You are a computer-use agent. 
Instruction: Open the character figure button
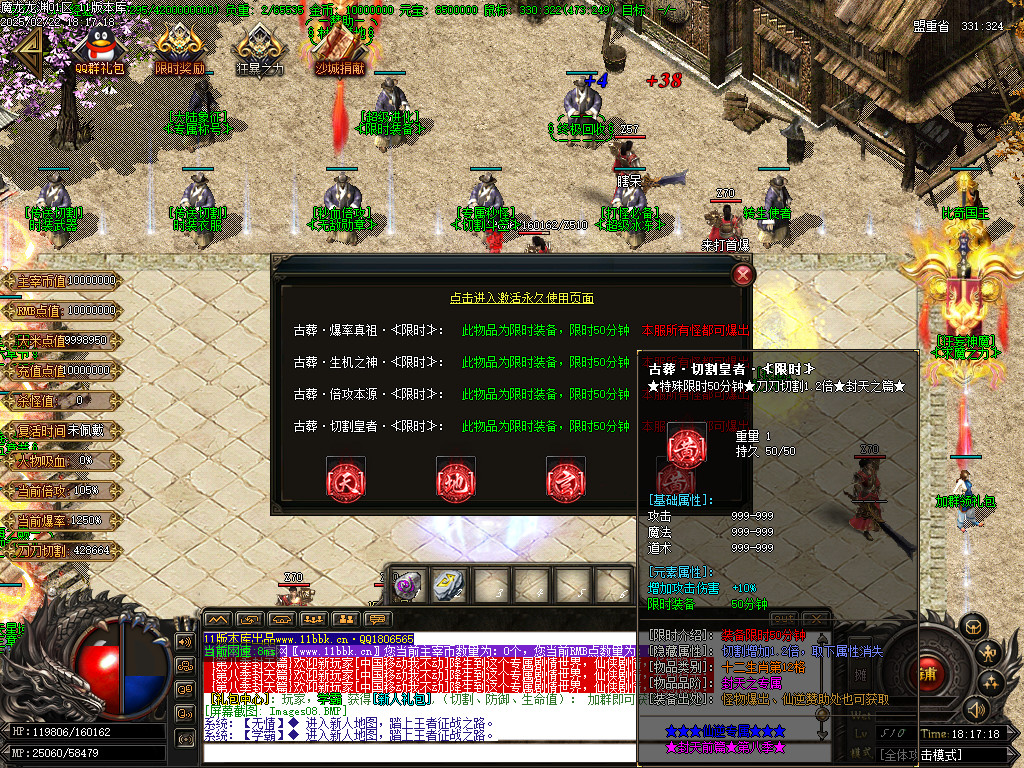pos(986,654)
